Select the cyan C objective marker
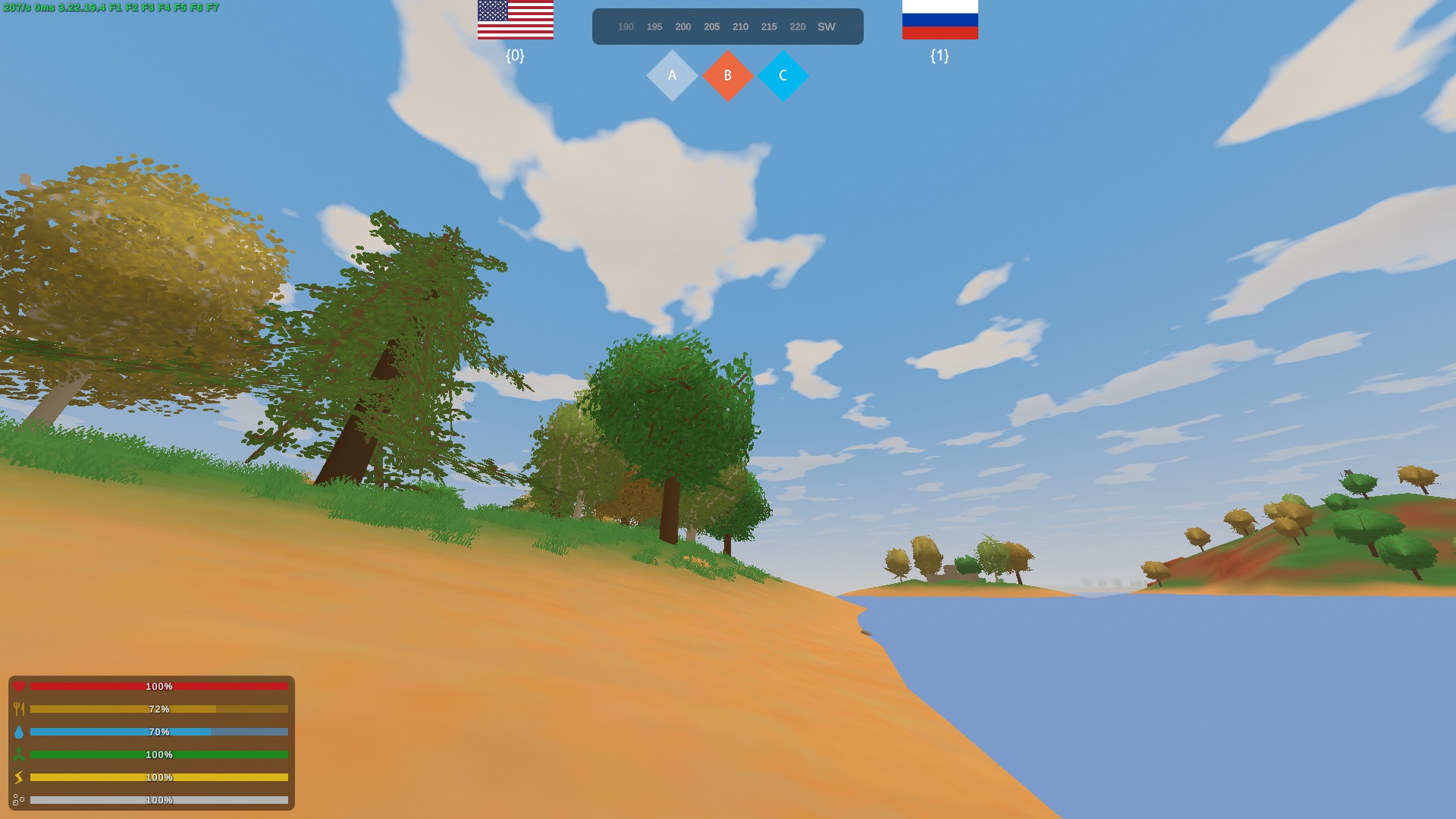Screen dimensions: 1456x819 tap(783, 76)
